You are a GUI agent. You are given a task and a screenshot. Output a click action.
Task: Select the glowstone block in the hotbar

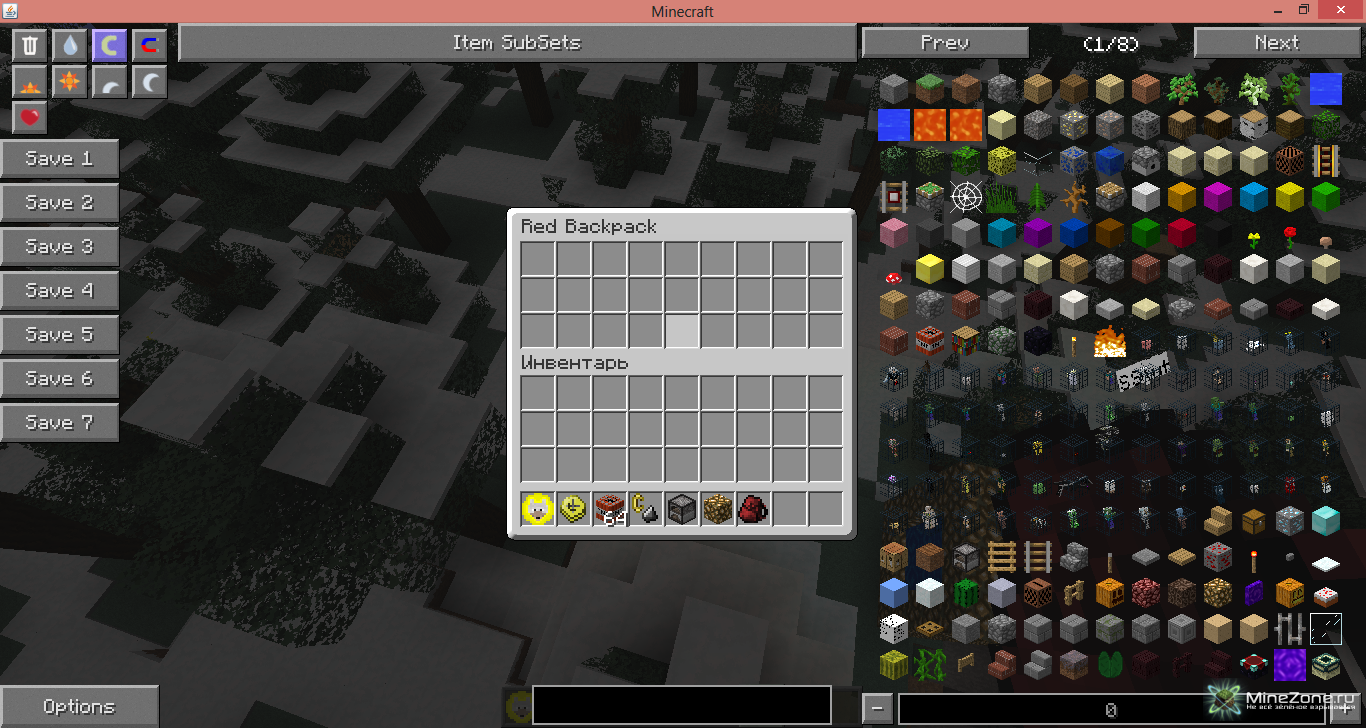pos(717,510)
